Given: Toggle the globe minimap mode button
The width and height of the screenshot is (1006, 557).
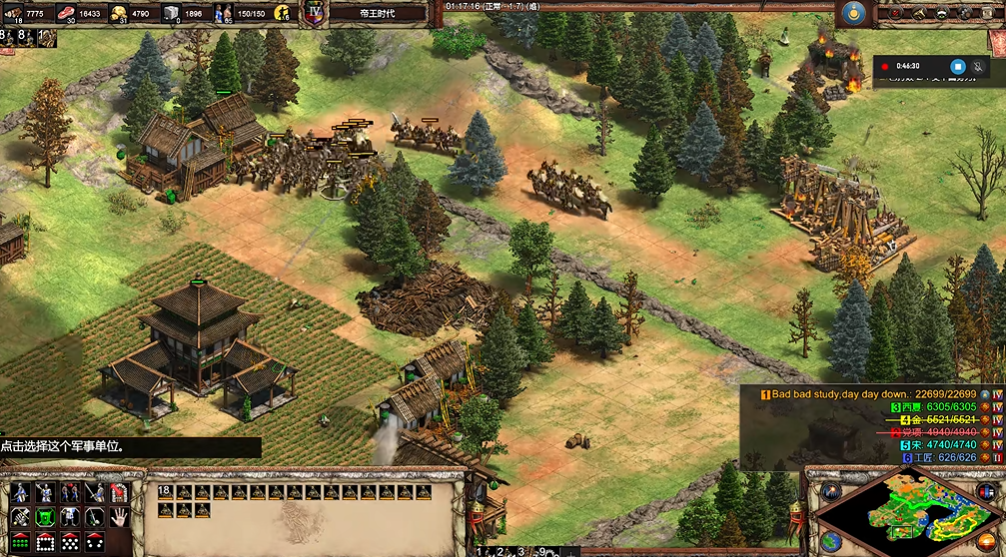Looking at the screenshot, I should 830,541.
